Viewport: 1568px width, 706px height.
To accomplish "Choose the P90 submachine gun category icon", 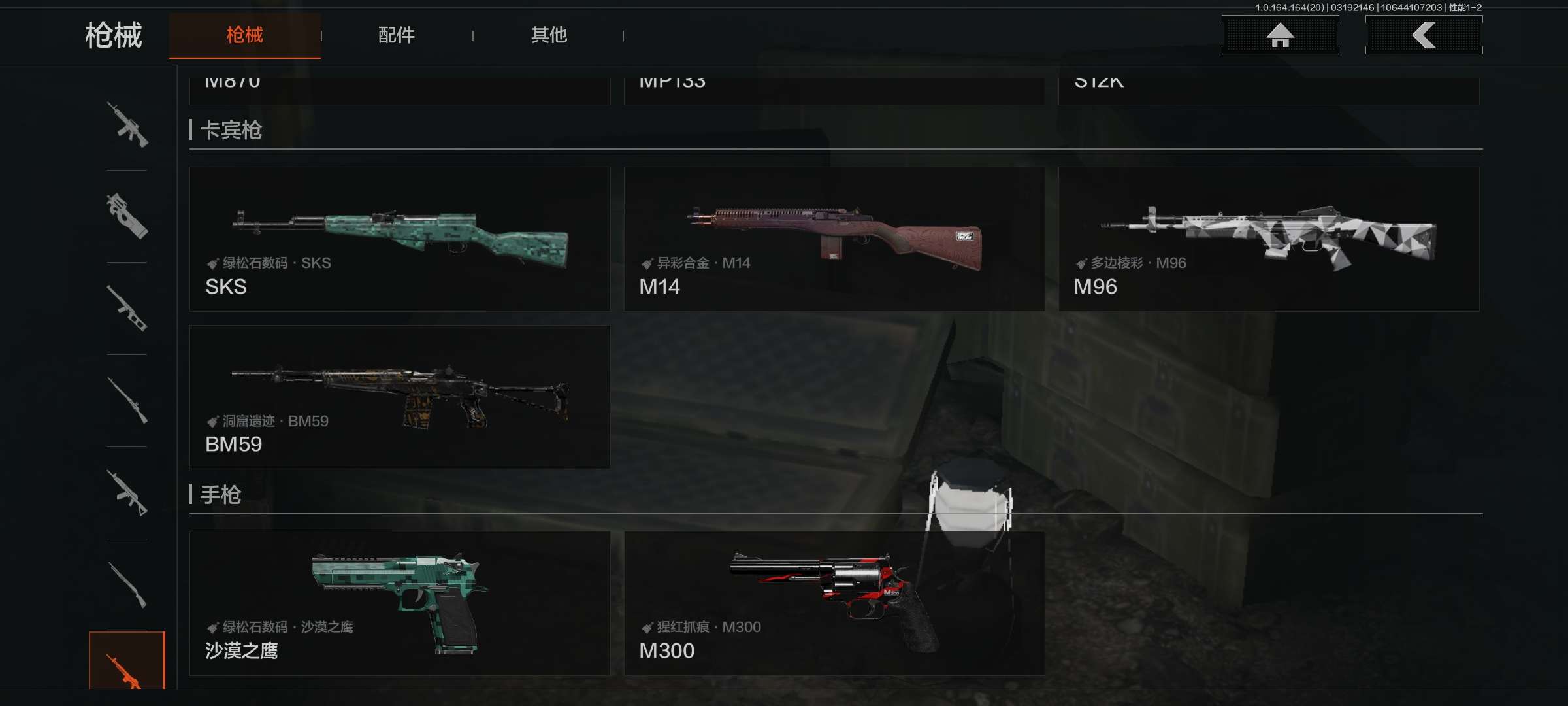I will tap(127, 216).
